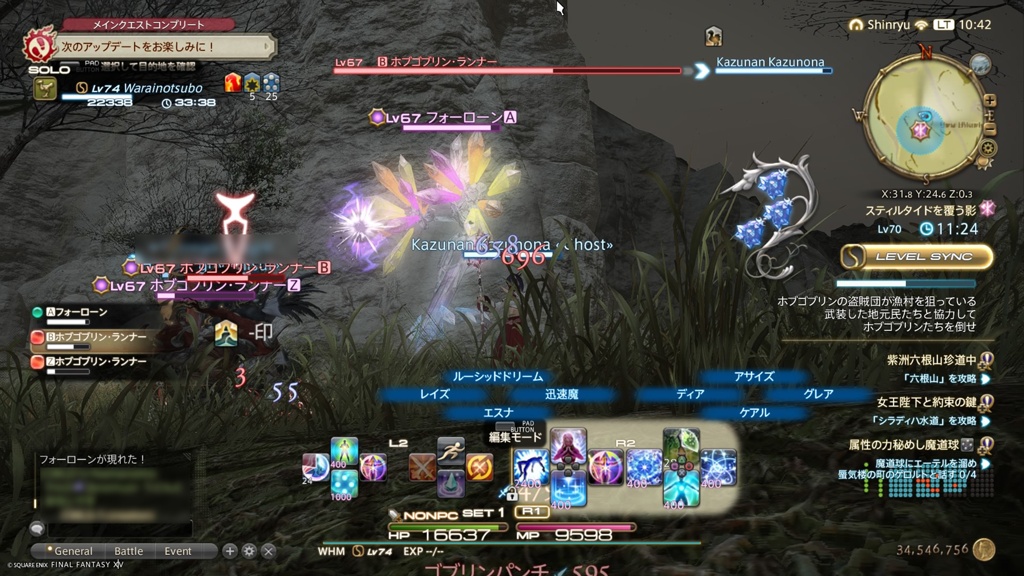Open chat log settings gear
1024x576 pixels.
pyautogui.click(x=249, y=551)
